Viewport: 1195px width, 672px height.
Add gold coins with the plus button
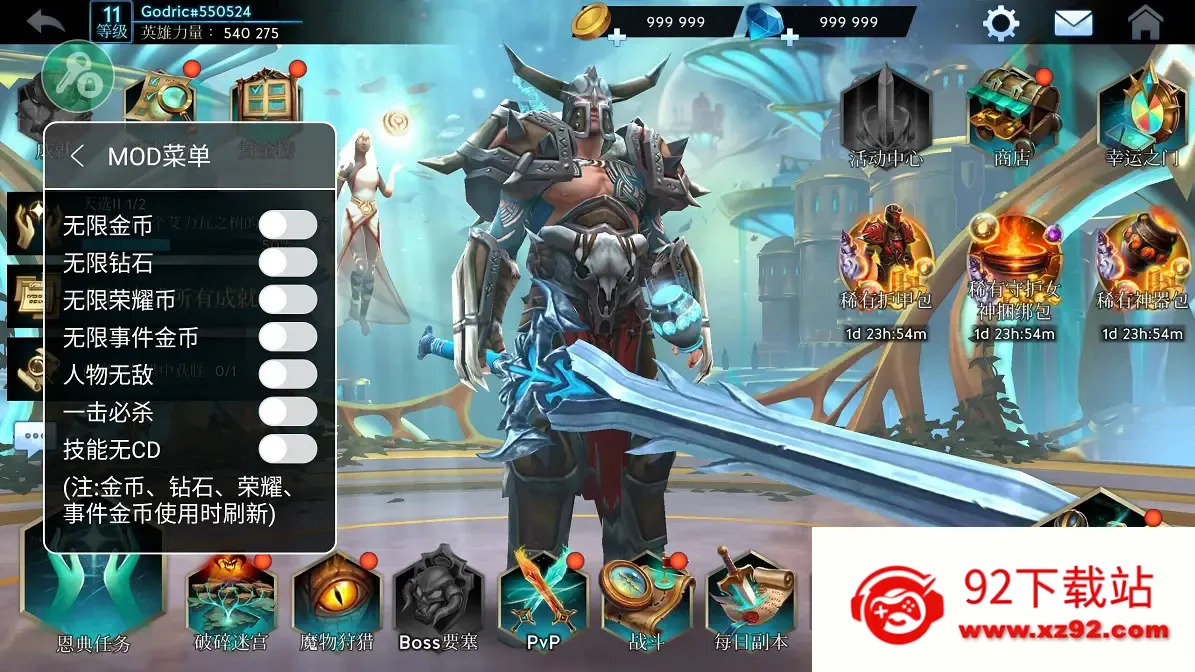[x=617, y=38]
